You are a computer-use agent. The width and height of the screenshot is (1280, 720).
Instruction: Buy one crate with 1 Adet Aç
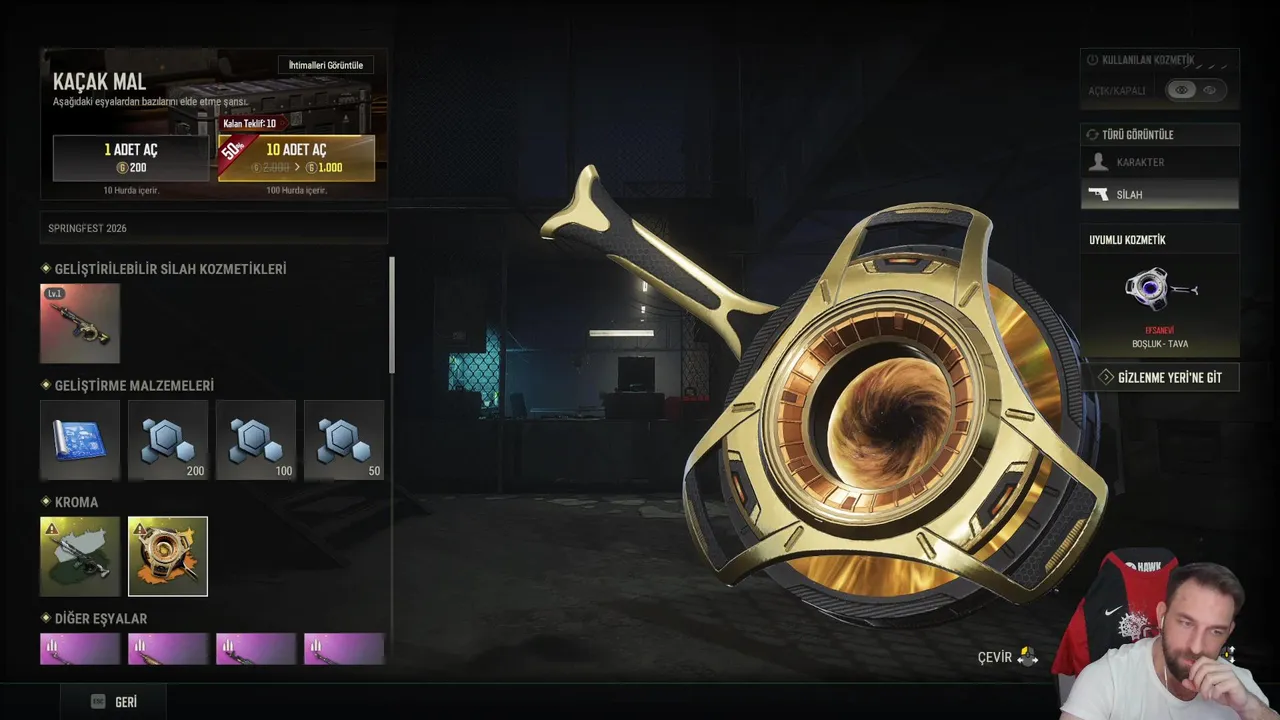[131, 158]
